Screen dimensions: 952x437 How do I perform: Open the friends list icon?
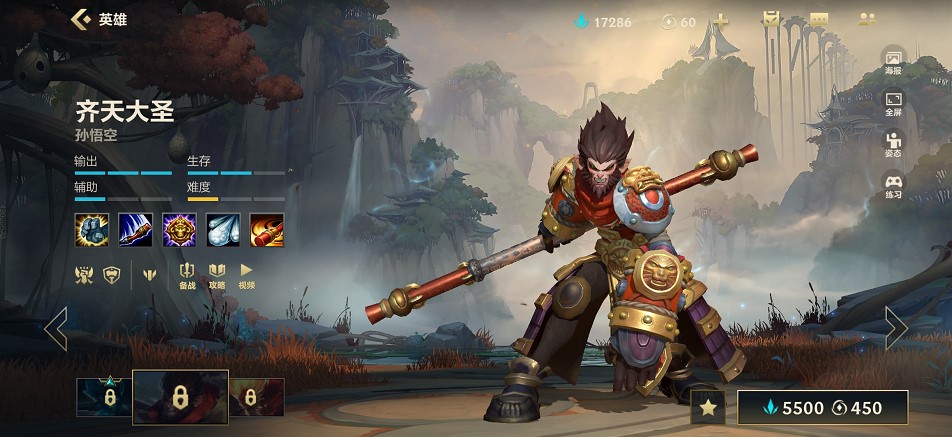coord(867,20)
